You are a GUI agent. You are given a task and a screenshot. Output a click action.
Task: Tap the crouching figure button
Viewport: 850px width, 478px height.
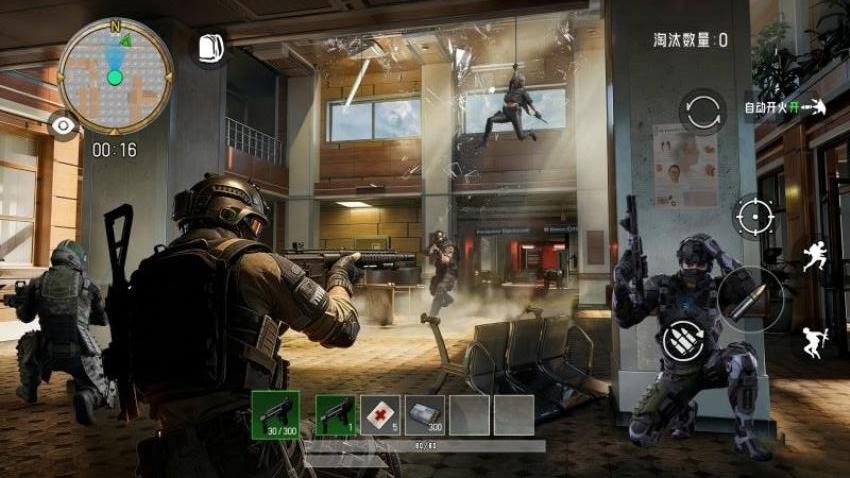point(811,343)
